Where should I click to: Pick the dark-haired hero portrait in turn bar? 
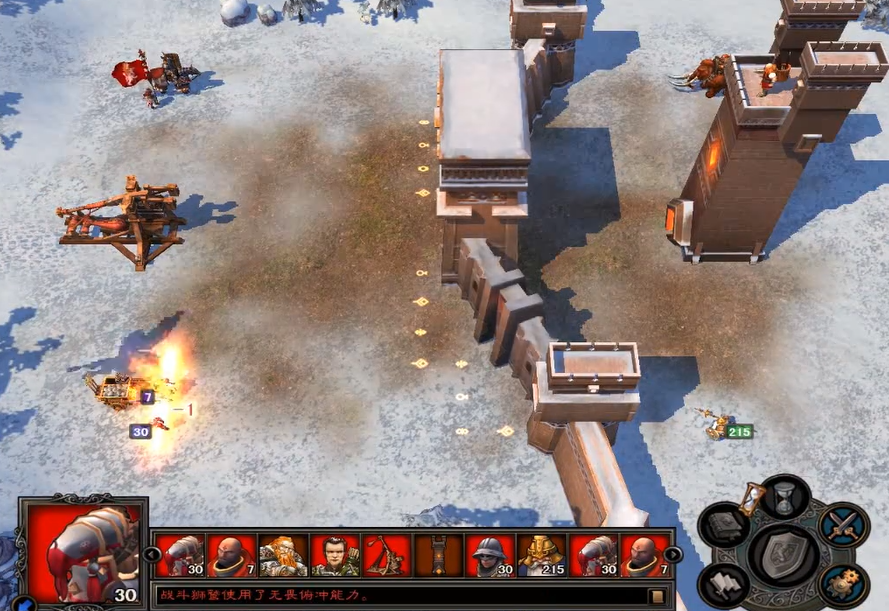(x=335, y=555)
